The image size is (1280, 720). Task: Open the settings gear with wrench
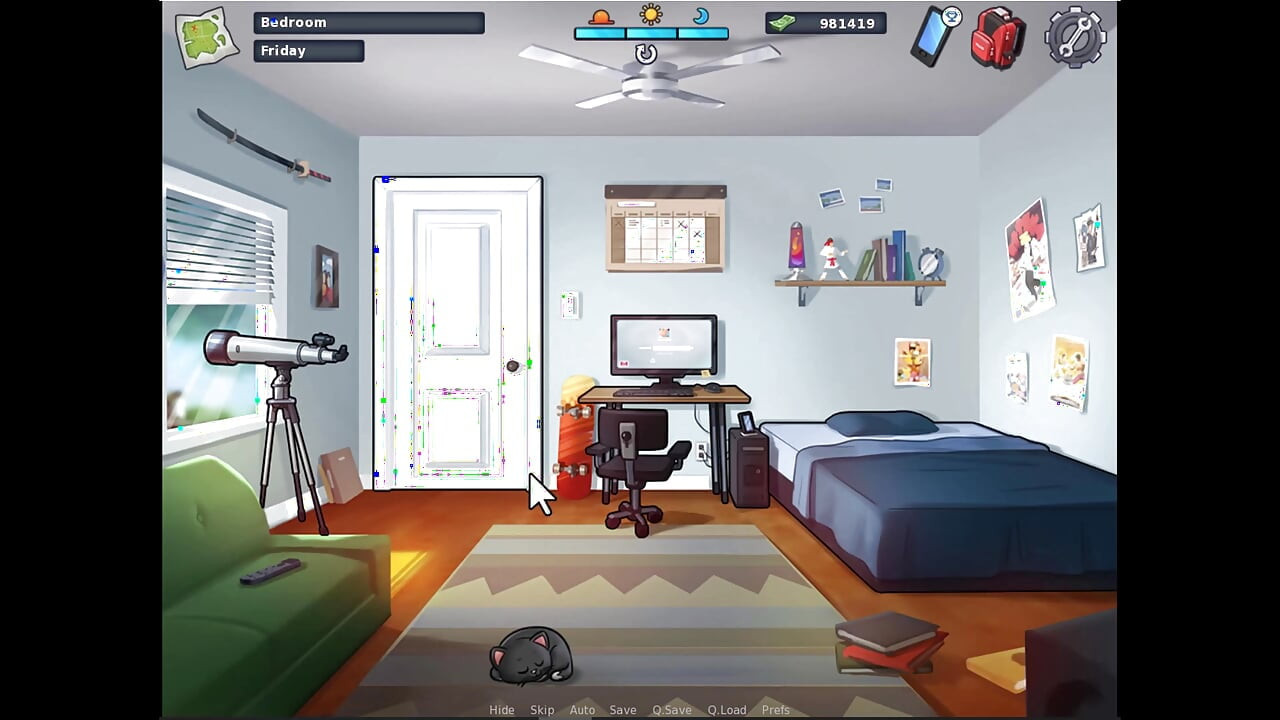1073,37
